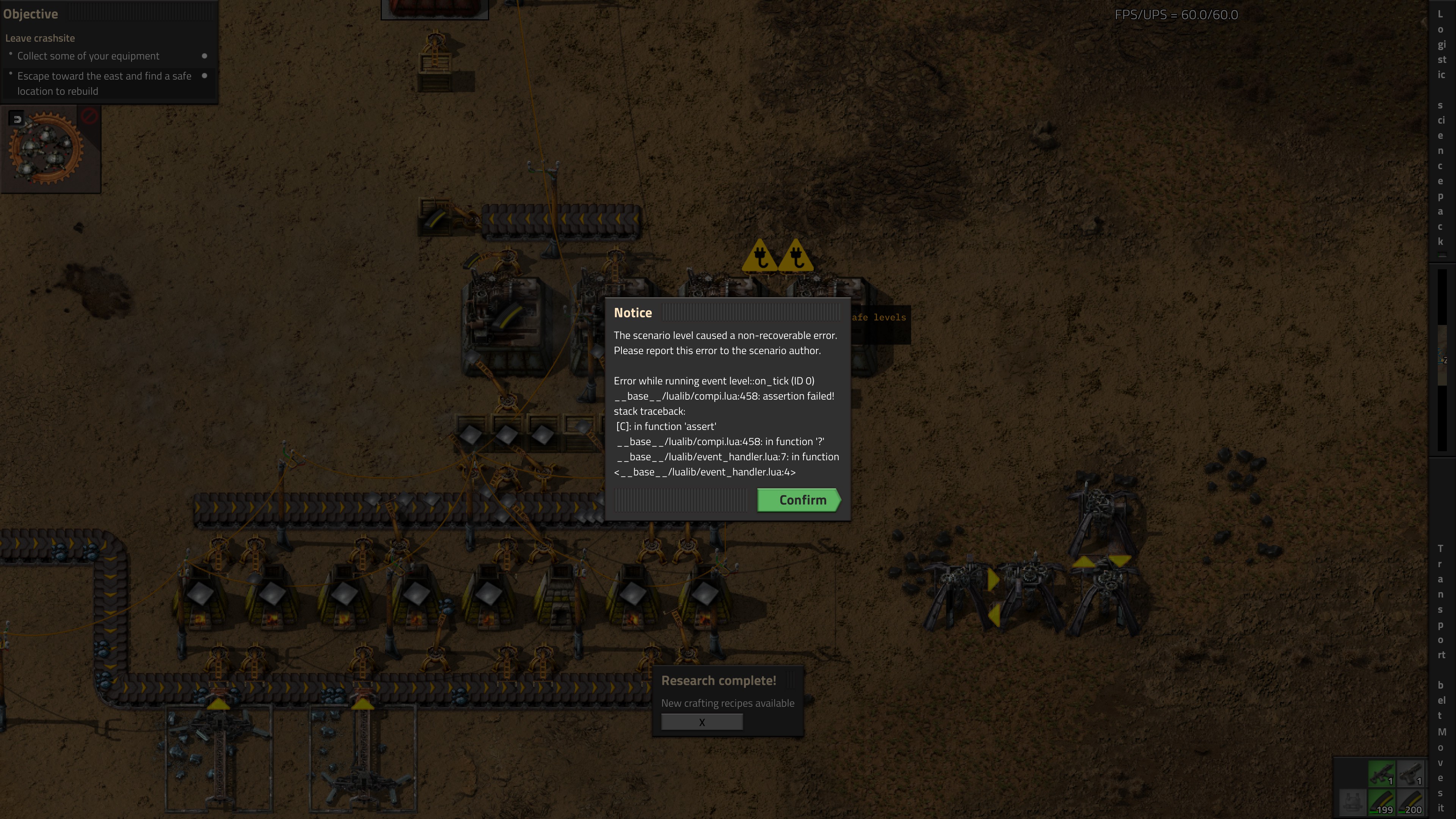This screenshot has width=1456, height=819.
Task: Choose the ammo magazine slot showing 199
Action: point(1381,803)
